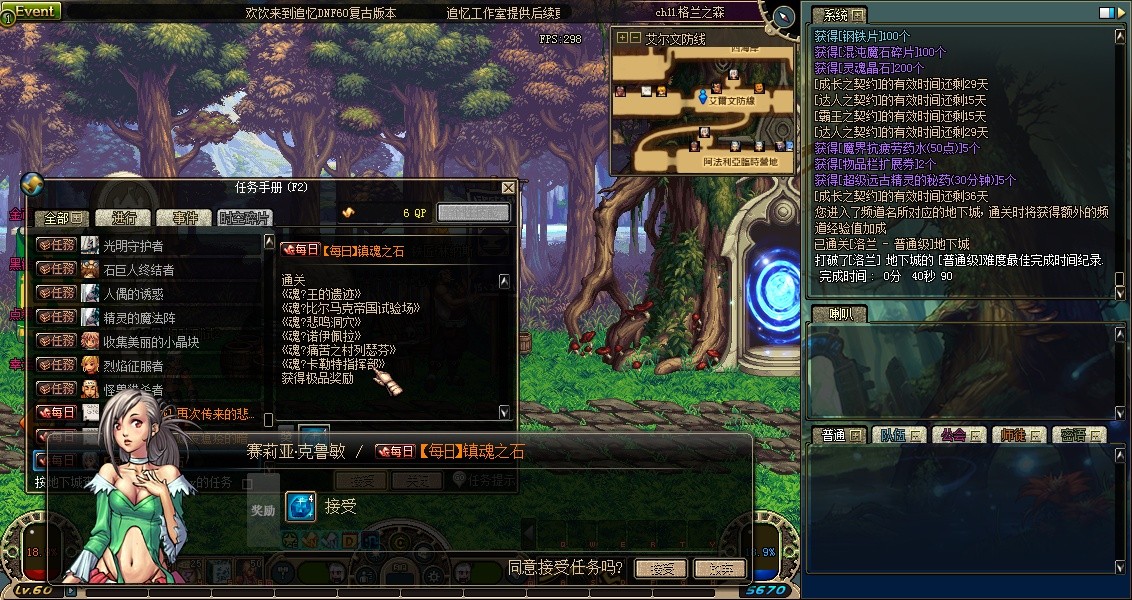Select the 收集美丽的小晶块 quest

click(x=145, y=341)
